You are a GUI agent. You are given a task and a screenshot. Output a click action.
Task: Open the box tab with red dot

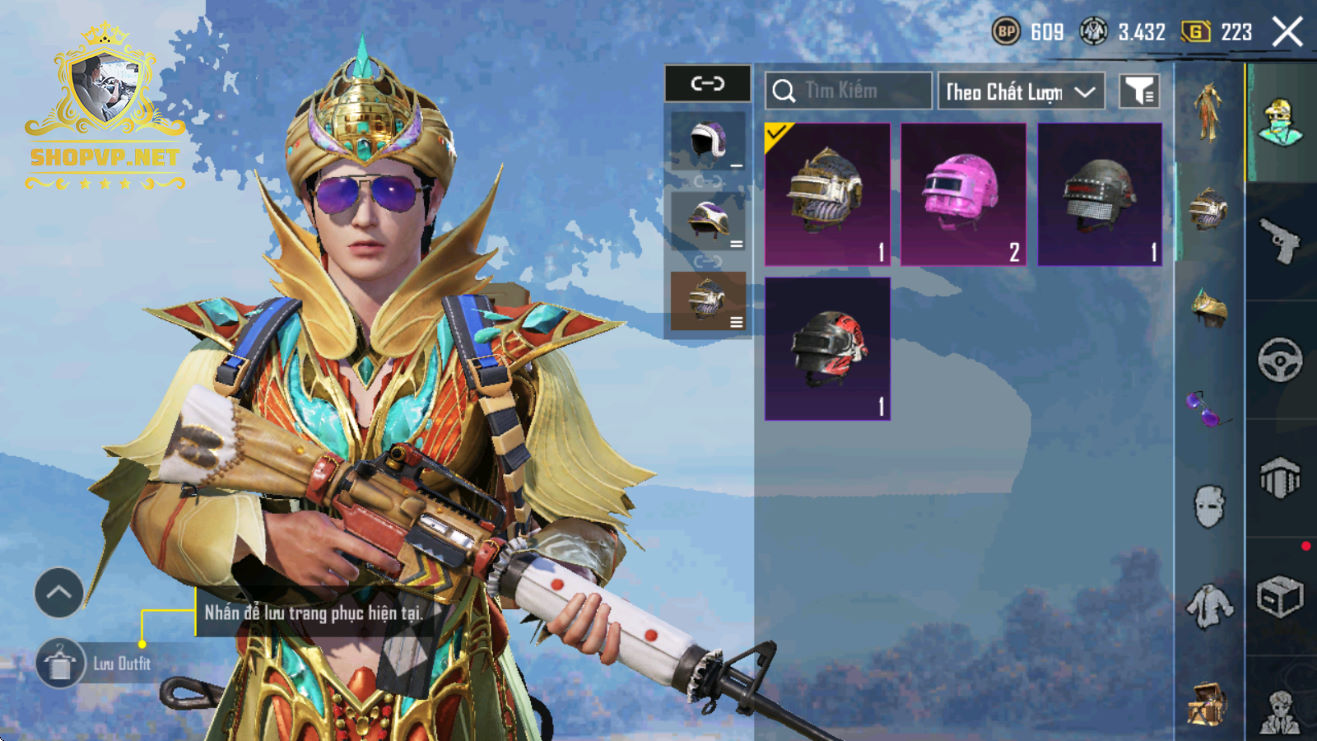point(1280,597)
